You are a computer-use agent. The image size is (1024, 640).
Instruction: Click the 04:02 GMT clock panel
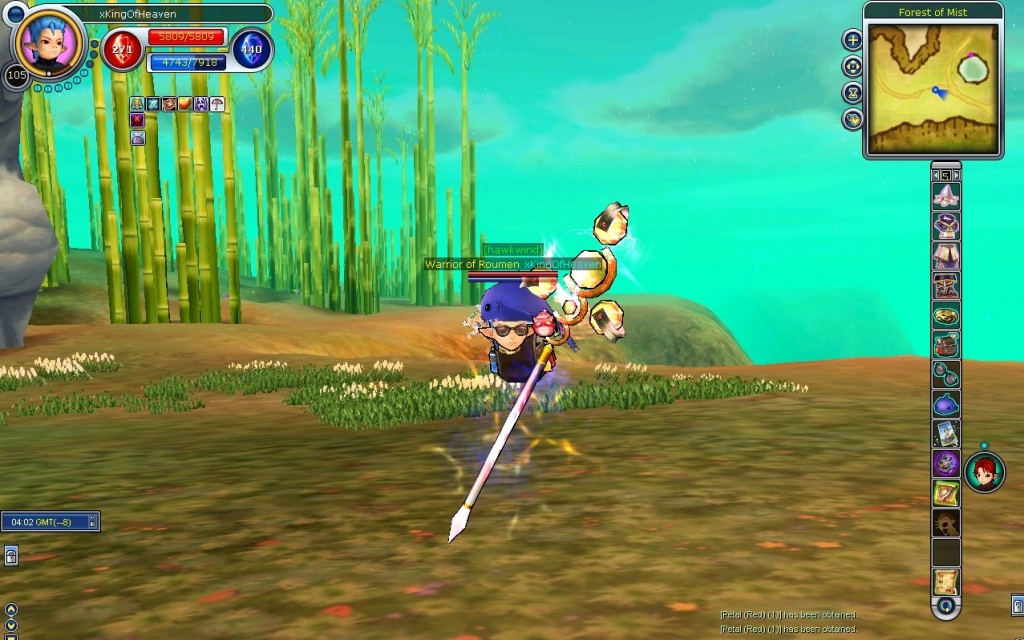50,521
